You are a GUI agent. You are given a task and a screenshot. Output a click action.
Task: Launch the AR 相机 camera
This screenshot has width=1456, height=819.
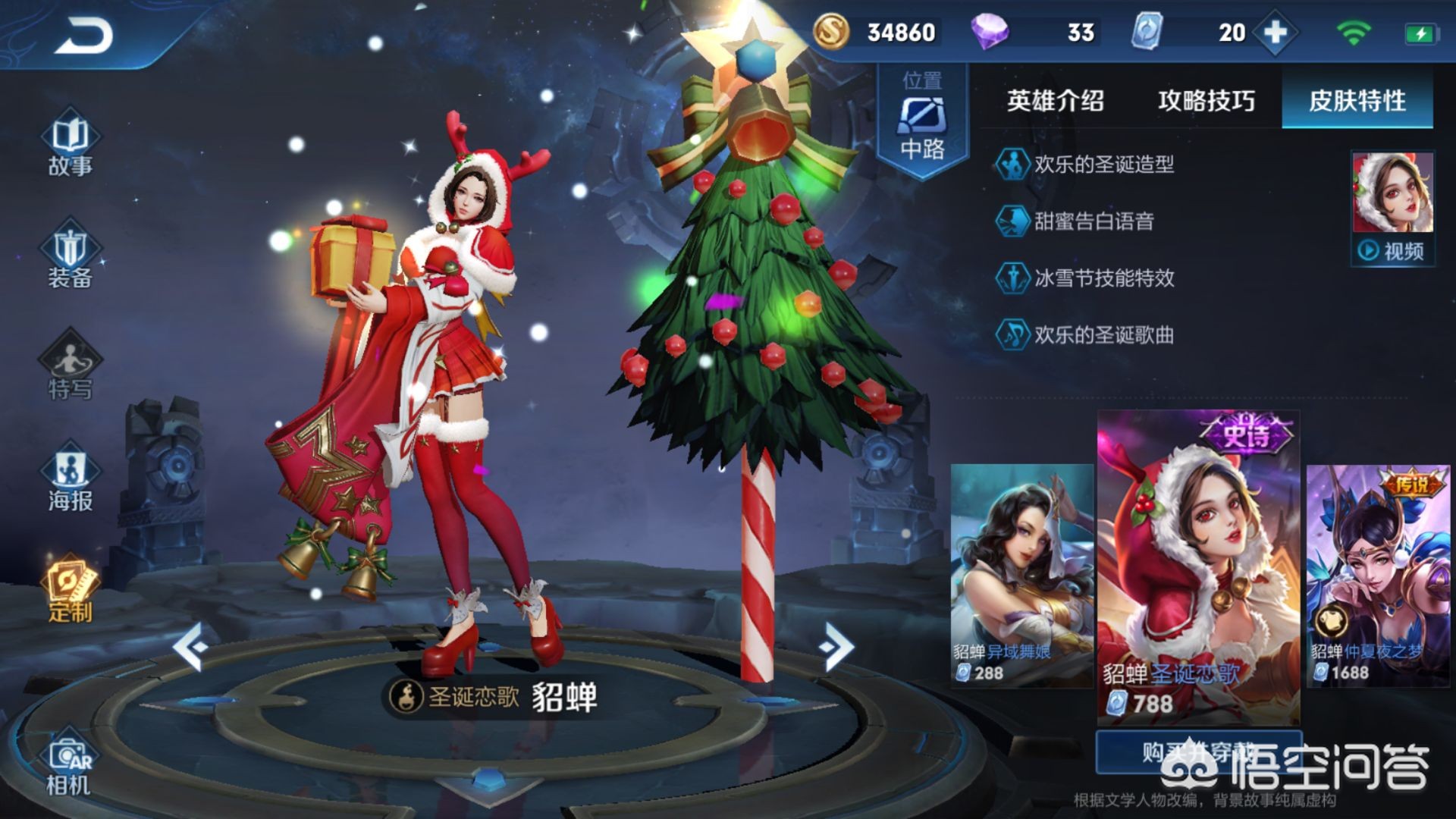[70, 766]
